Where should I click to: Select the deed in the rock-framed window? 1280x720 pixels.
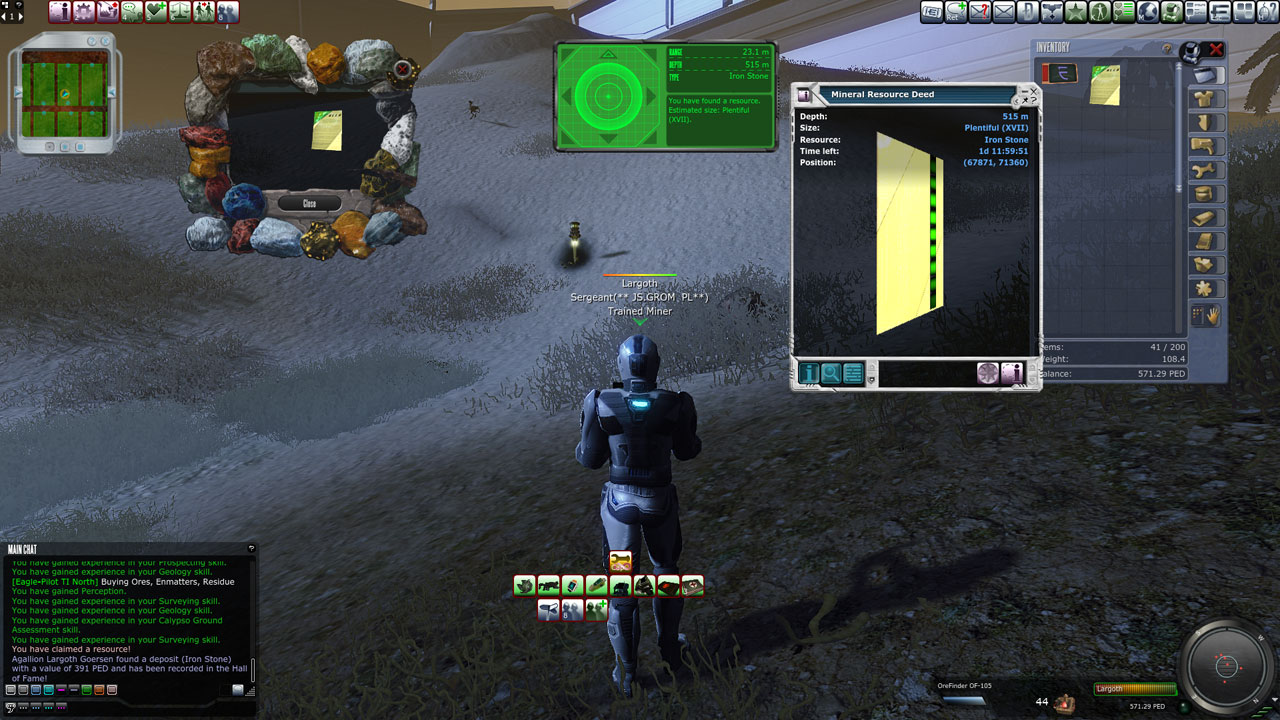click(326, 131)
